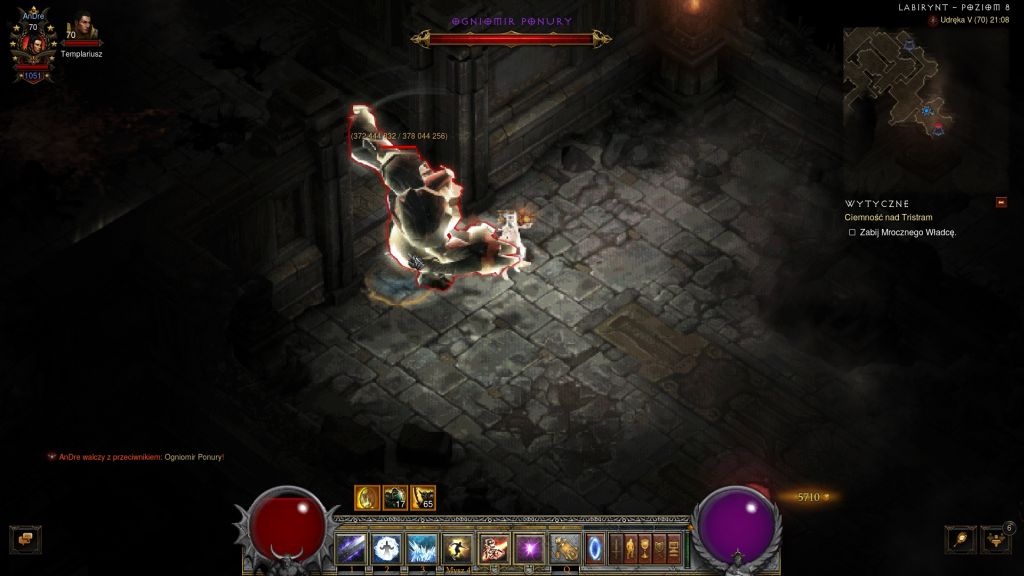Inspect the buff icon with 17 stacks
The height and width of the screenshot is (576, 1024).
395,497
